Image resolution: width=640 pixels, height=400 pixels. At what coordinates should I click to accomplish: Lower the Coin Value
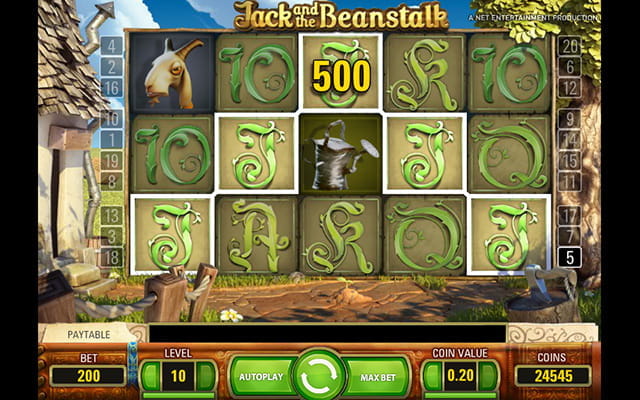pos(432,375)
